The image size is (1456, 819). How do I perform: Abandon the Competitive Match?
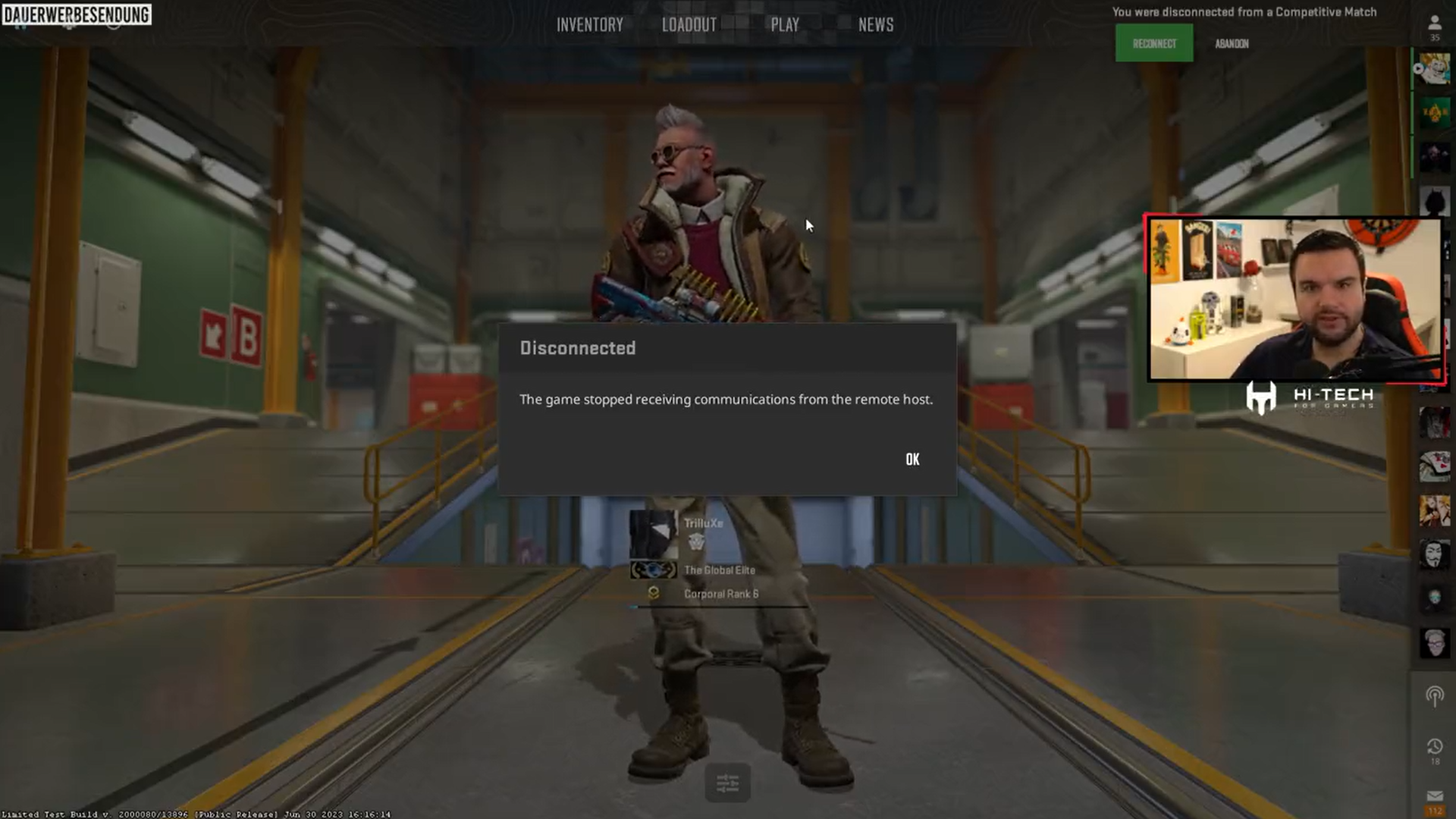[1232, 43]
